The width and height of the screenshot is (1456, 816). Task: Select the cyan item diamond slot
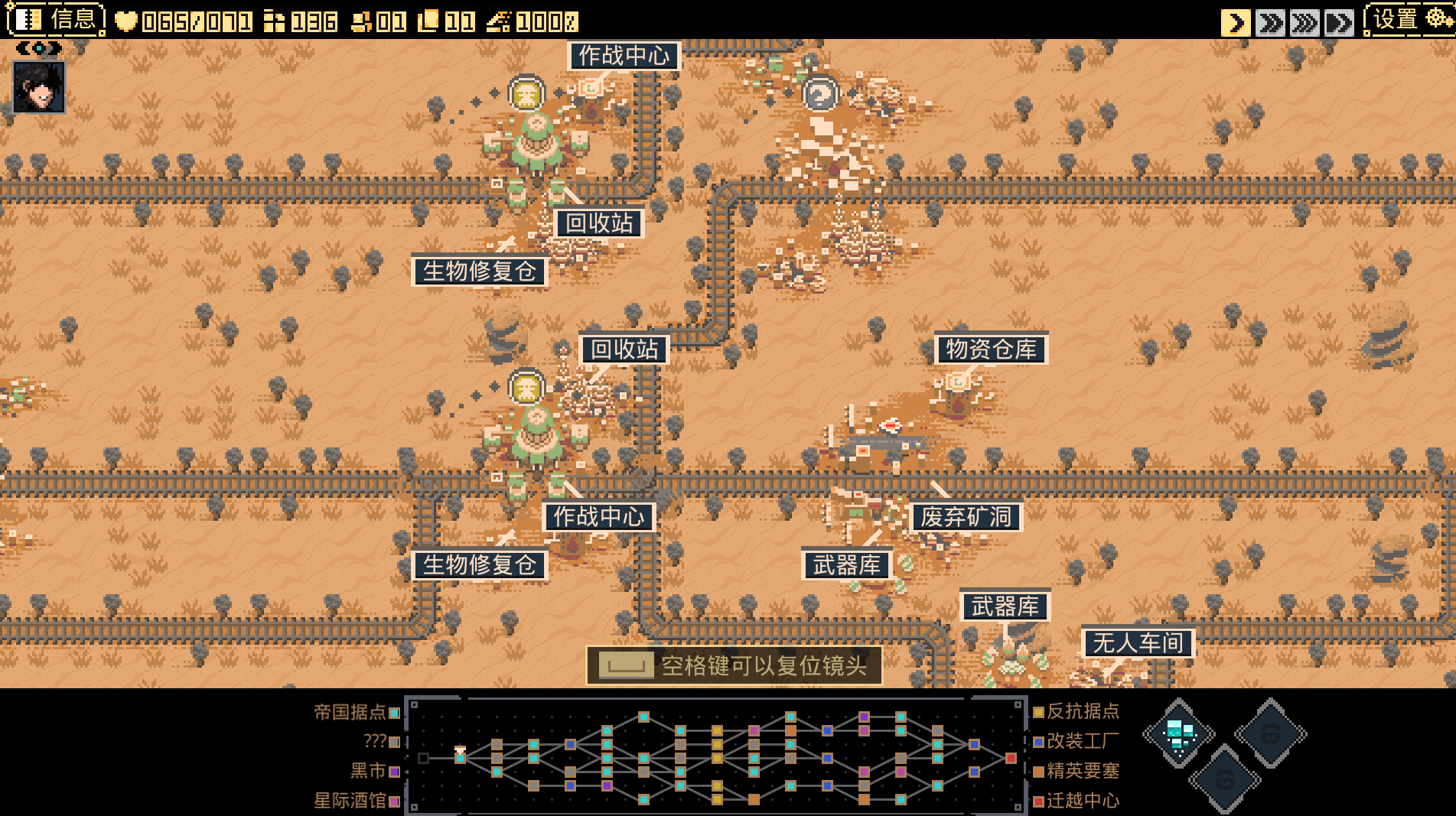pyautogui.click(x=1178, y=733)
